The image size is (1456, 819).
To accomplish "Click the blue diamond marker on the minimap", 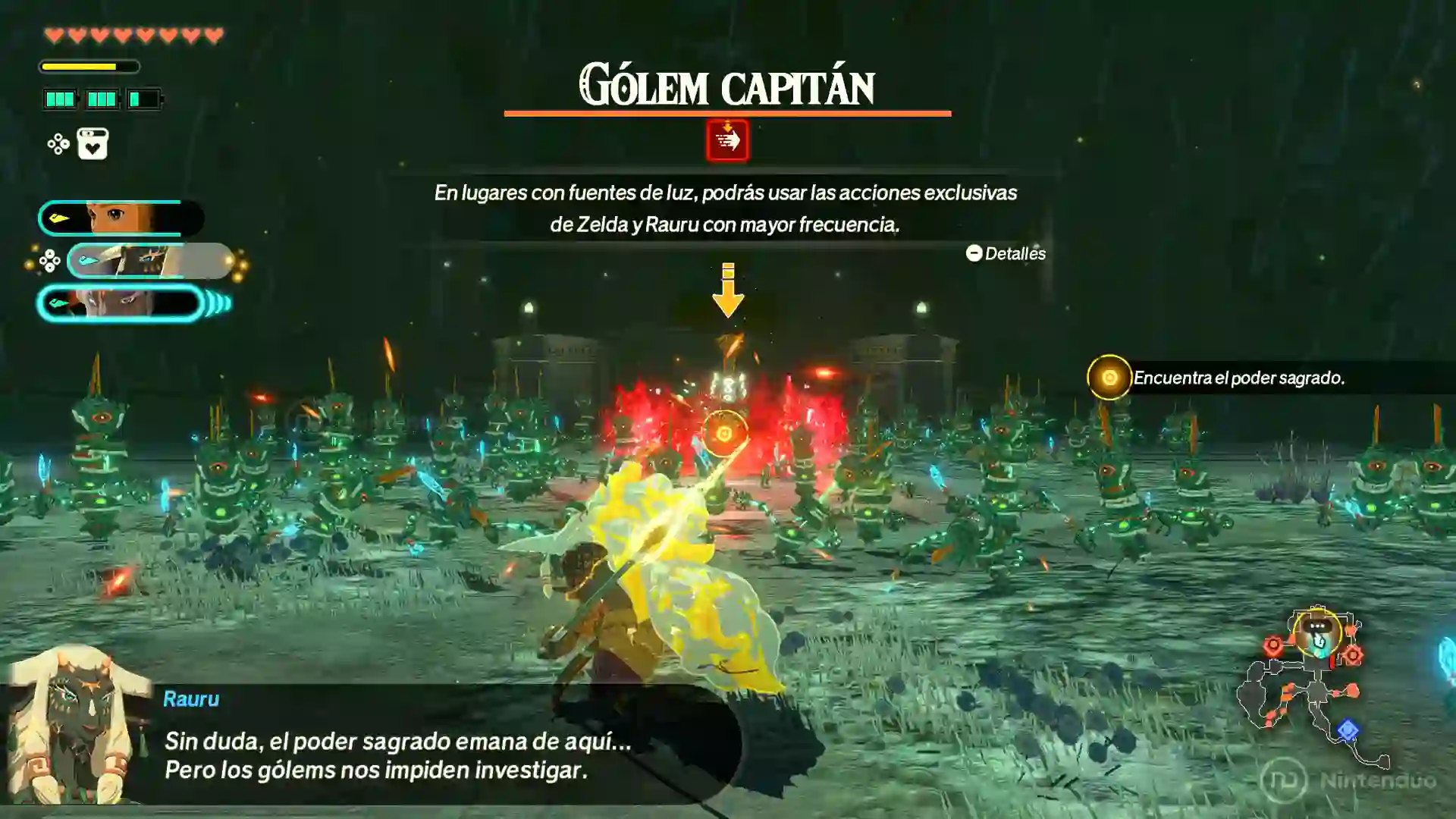I will tap(1348, 728).
